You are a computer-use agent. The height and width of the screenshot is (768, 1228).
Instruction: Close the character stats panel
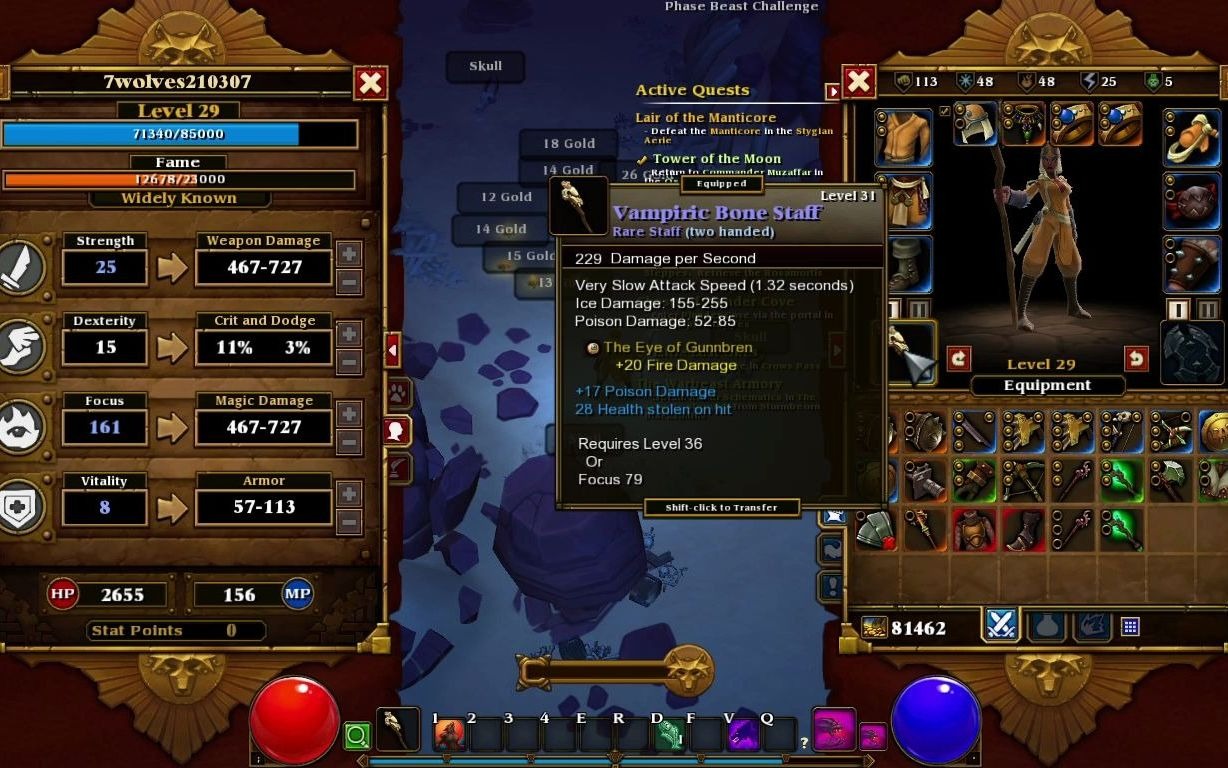point(371,83)
